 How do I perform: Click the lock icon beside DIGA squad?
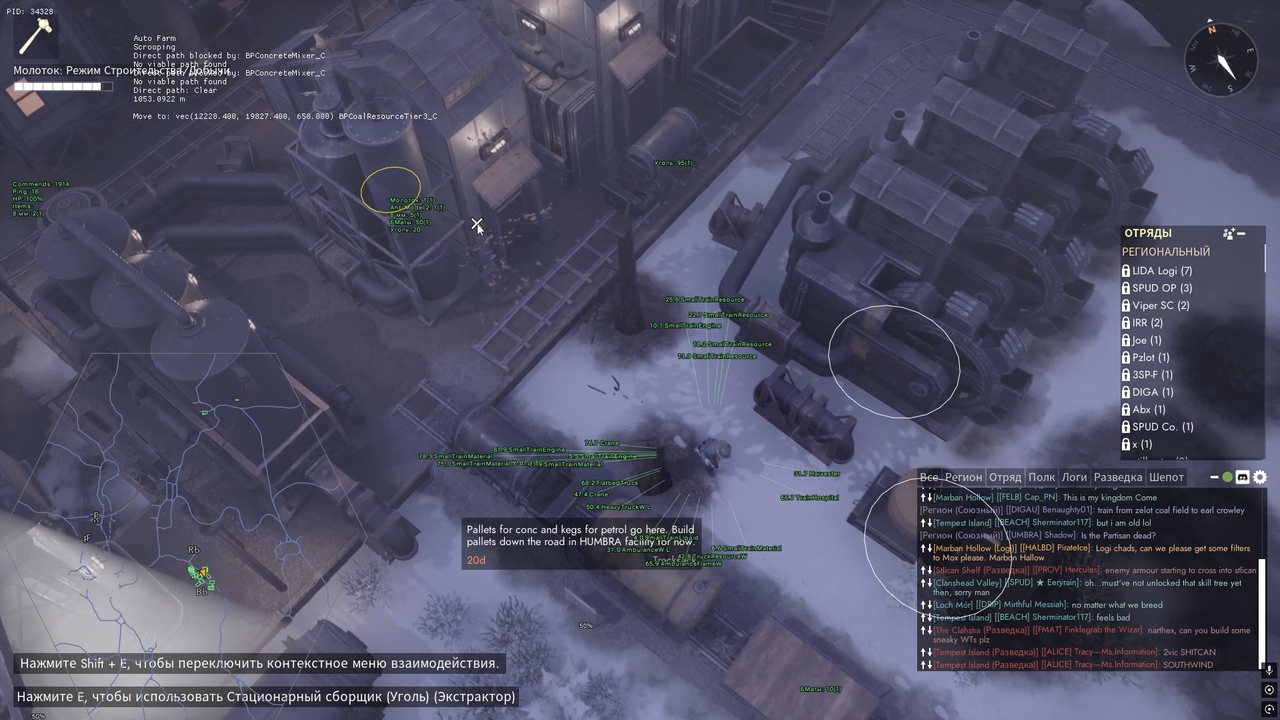pos(1125,391)
